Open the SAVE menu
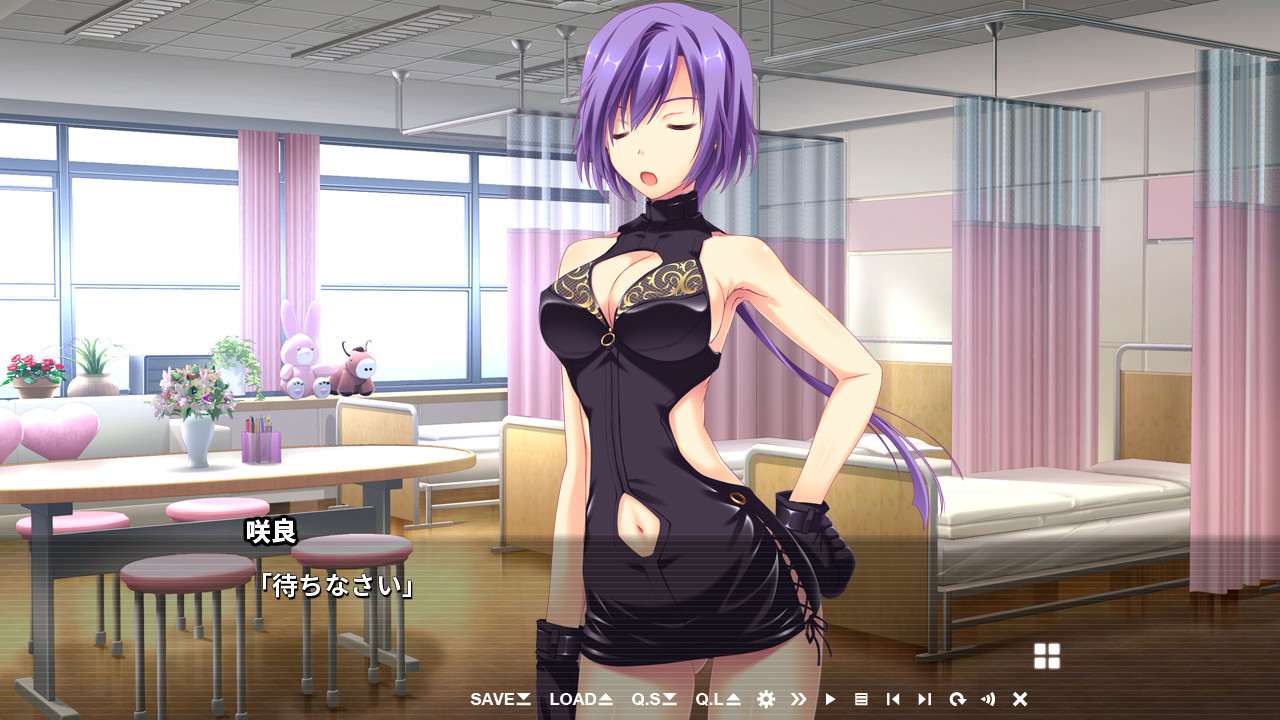Viewport: 1280px width, 720px height. (x=500, y=699)
